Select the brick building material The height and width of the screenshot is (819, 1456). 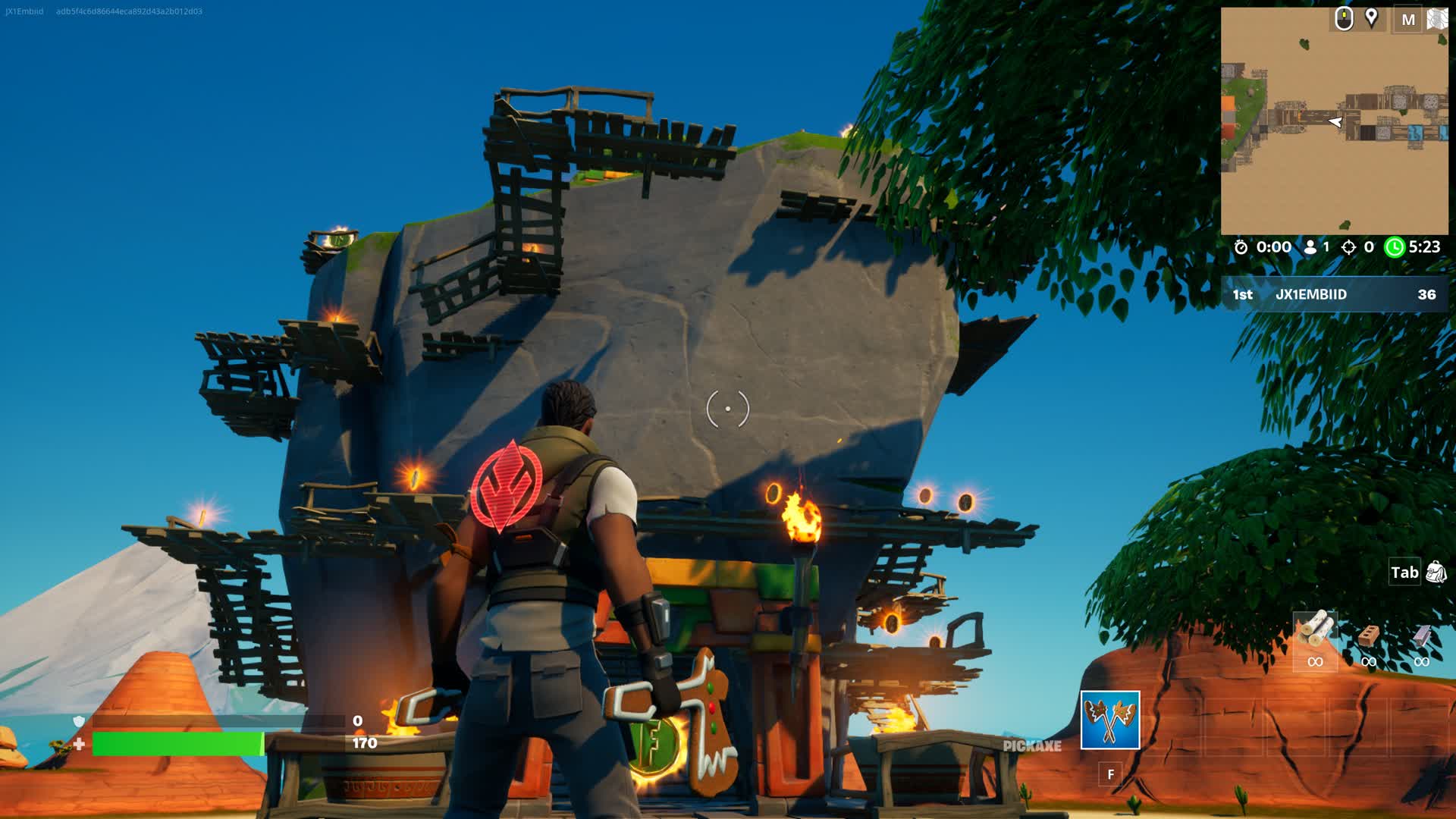tap(1368, 635)
